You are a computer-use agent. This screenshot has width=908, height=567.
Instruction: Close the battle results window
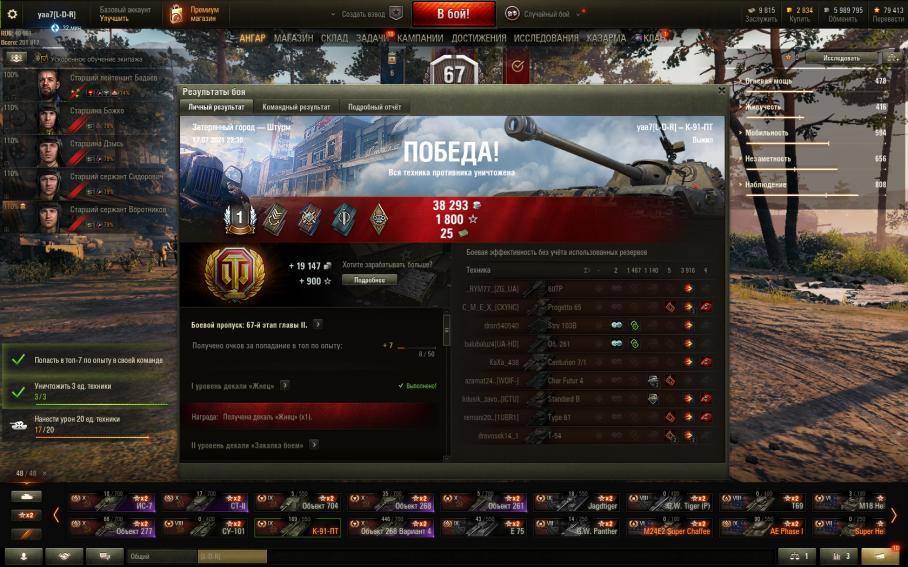pos(720,91)
